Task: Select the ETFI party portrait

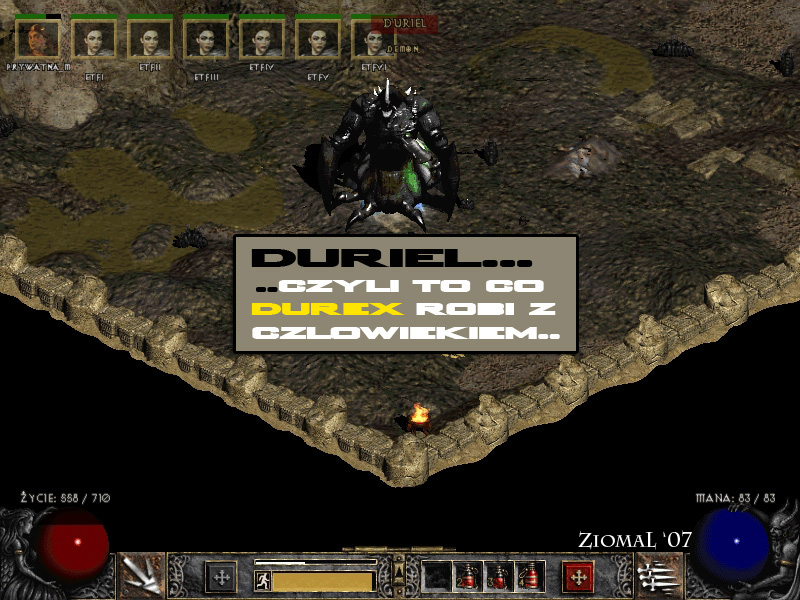Action: [x=94, y=40]
